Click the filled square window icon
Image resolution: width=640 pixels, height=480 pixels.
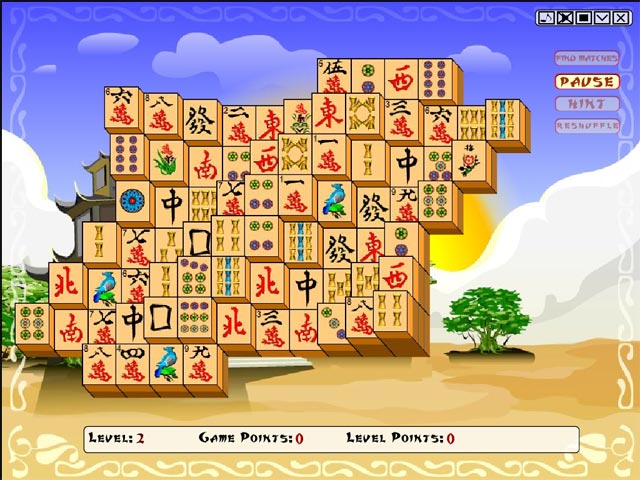583,17
